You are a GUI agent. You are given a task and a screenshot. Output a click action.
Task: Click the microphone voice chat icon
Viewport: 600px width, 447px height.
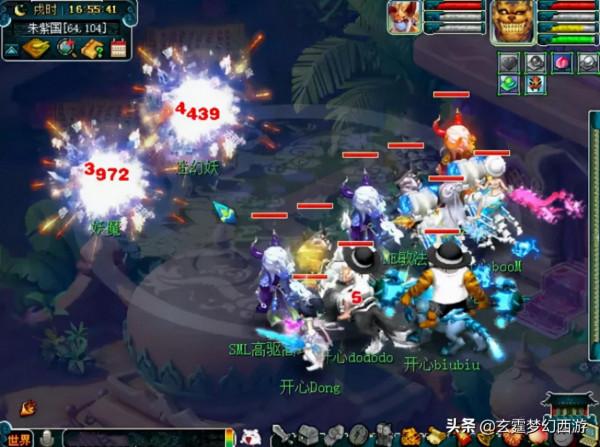47,438
